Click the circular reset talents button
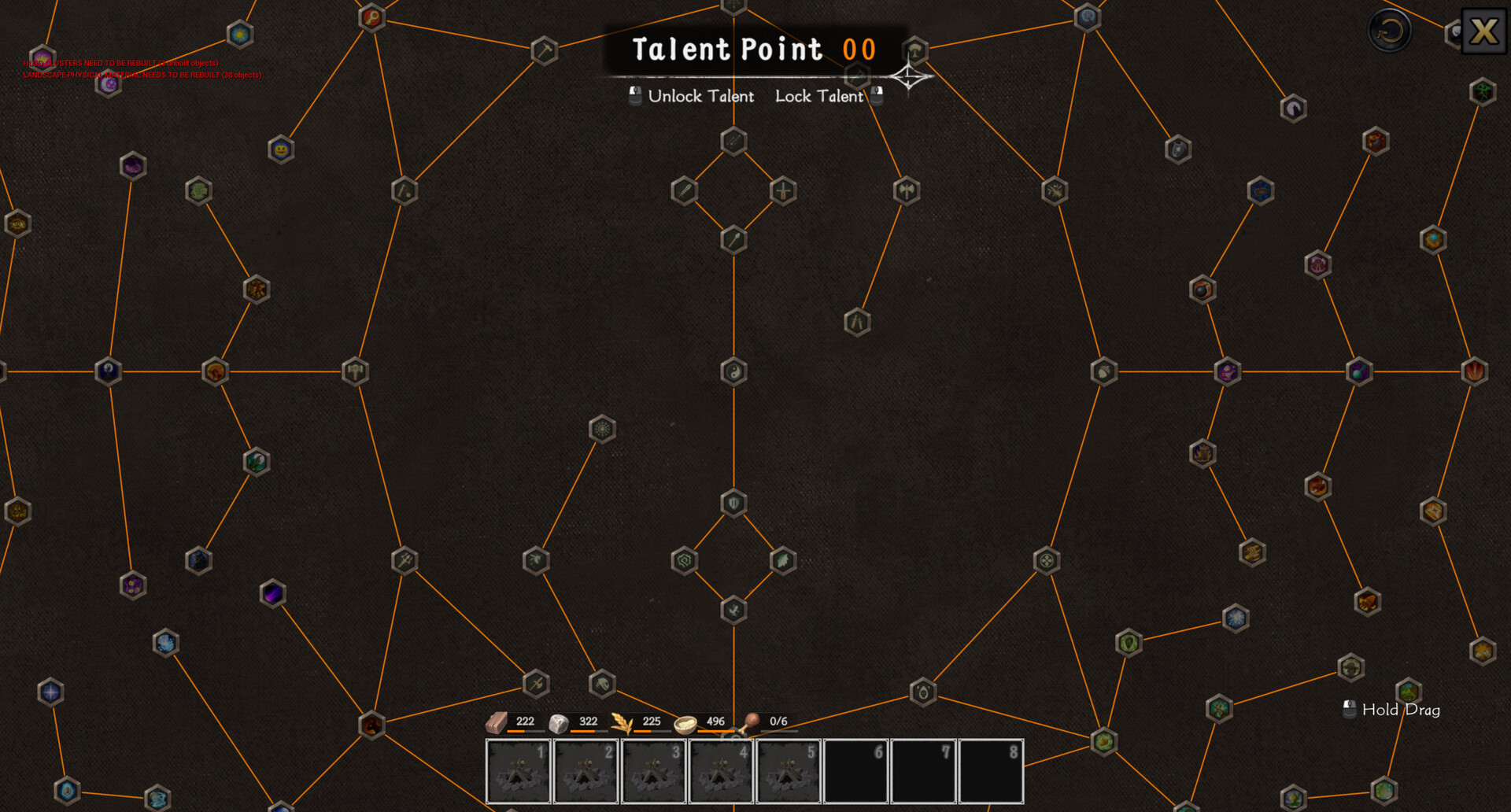The height and width of the screenshot is (812, 1511). click(x=1389, y=31)
